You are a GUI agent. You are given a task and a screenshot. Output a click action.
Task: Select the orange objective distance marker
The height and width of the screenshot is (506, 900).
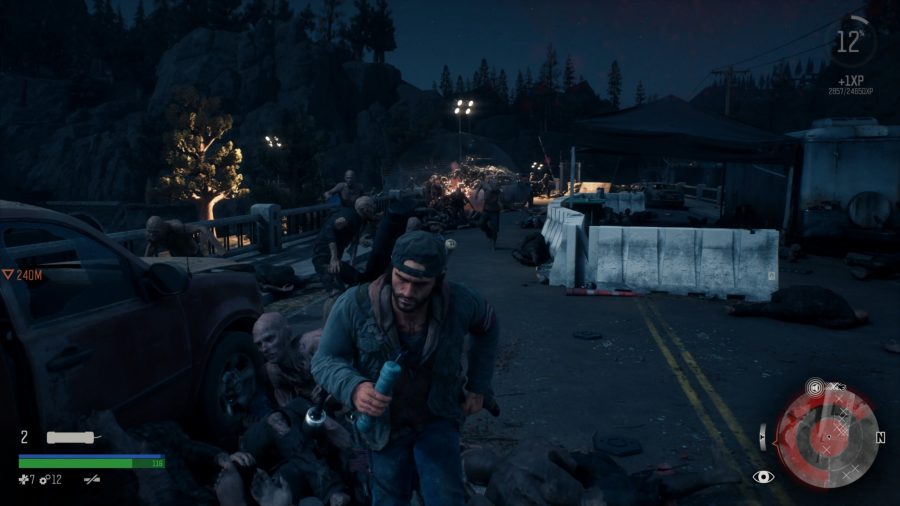pos(8,272)
